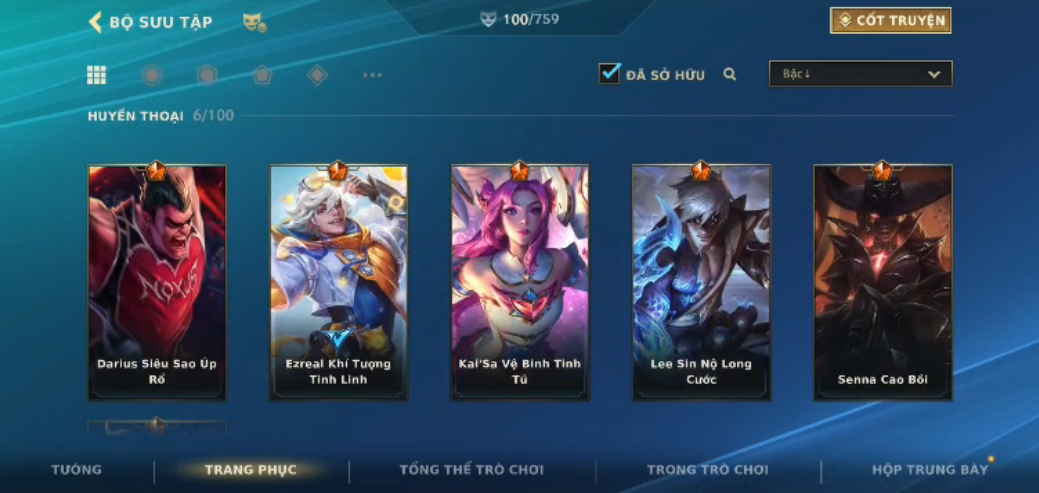Viewport: 1039px width, 493px height.
Task: Show more filters with the three dots
Action: click(x=372, y=75)
